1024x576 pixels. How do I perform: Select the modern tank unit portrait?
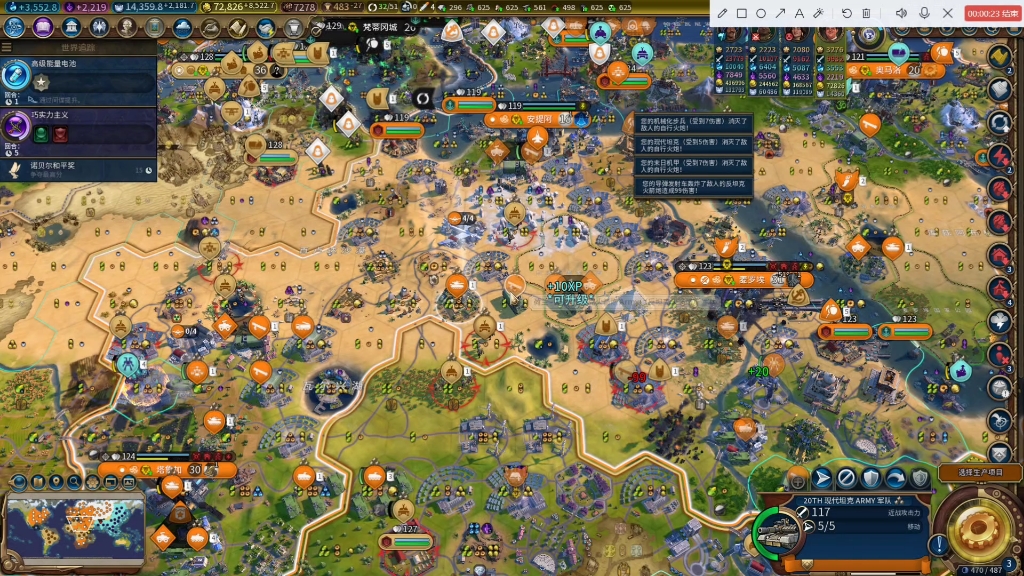[778, 533]
